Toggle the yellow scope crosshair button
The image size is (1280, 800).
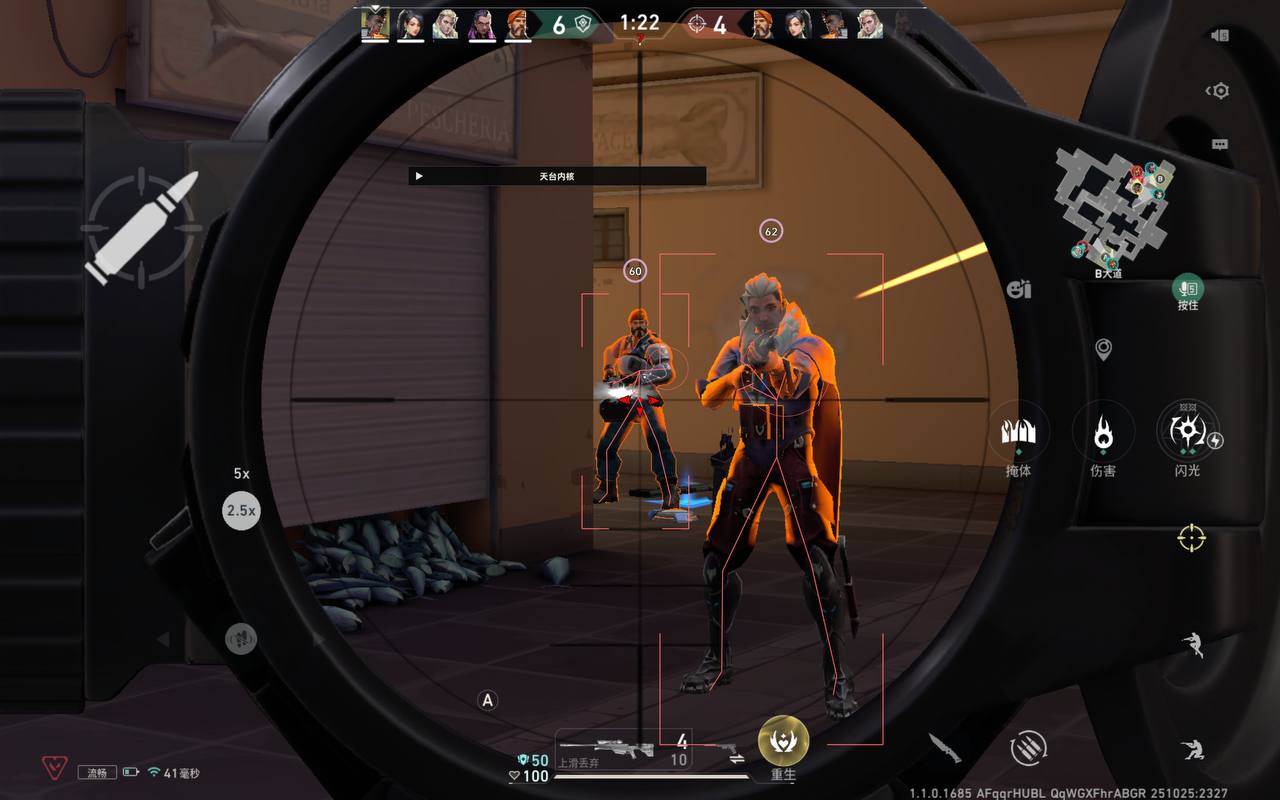coord(1191,538)
